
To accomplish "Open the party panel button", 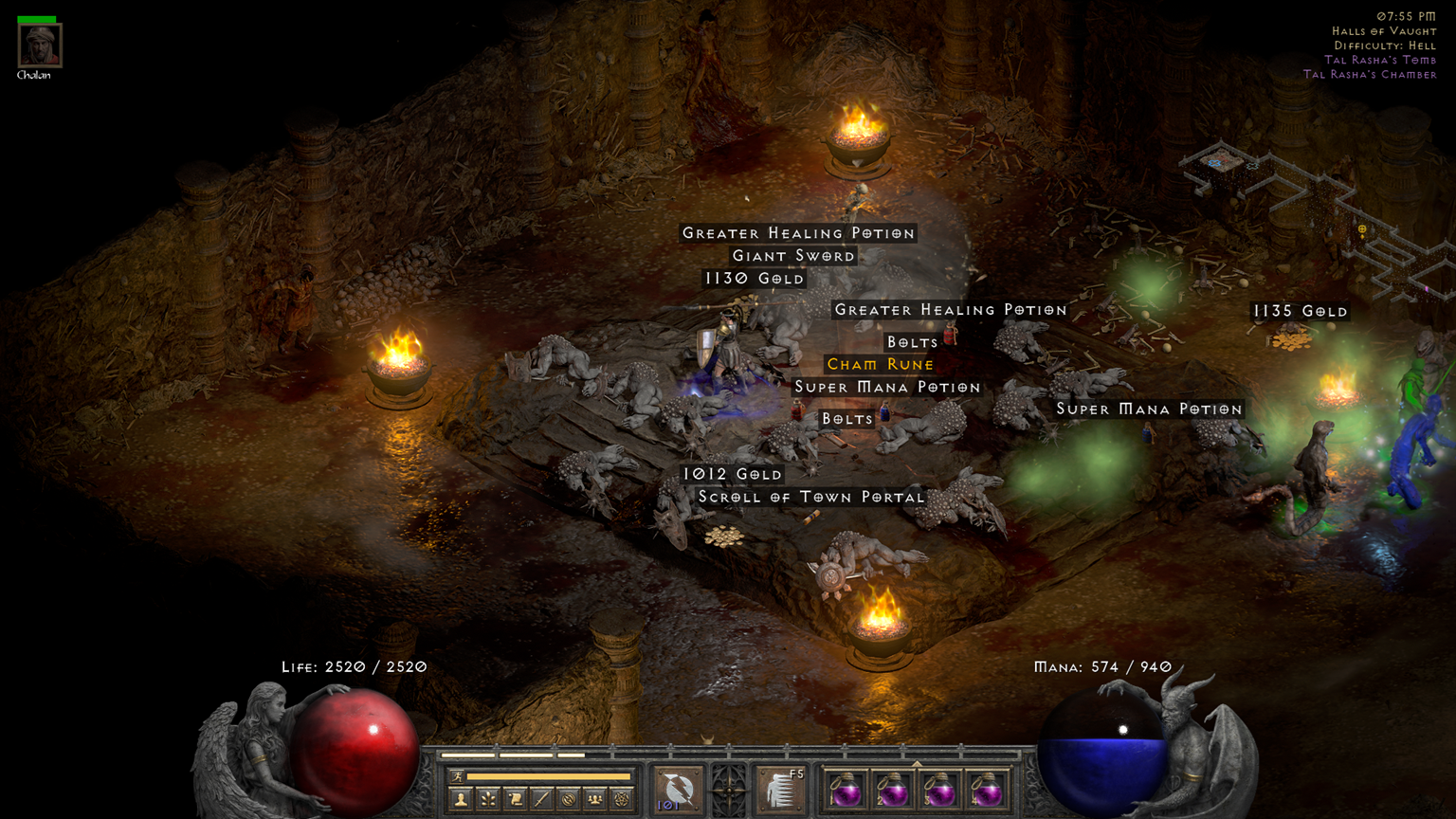I will (594, 800).
